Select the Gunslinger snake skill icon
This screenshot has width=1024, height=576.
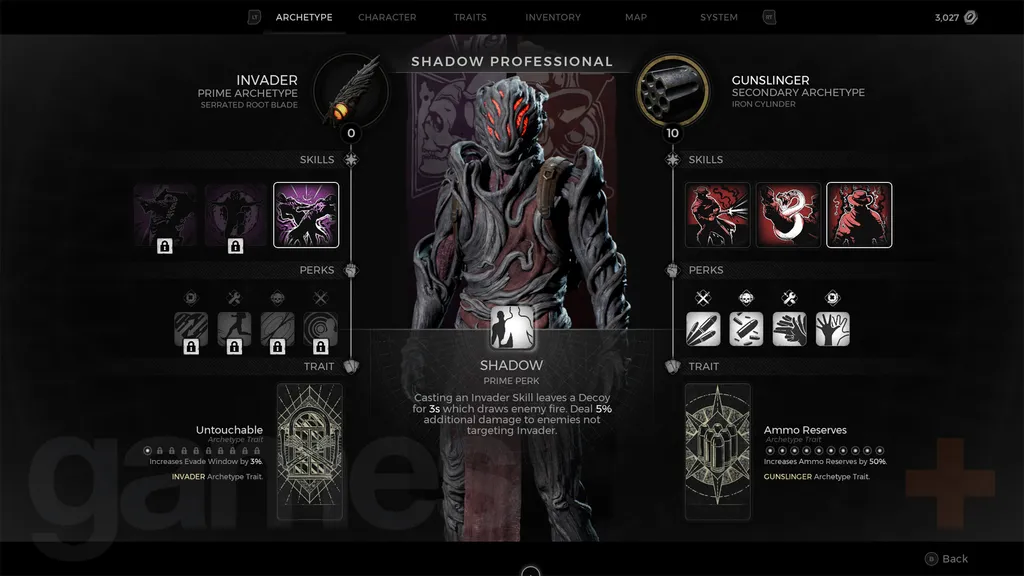click(x=788, y=214)
